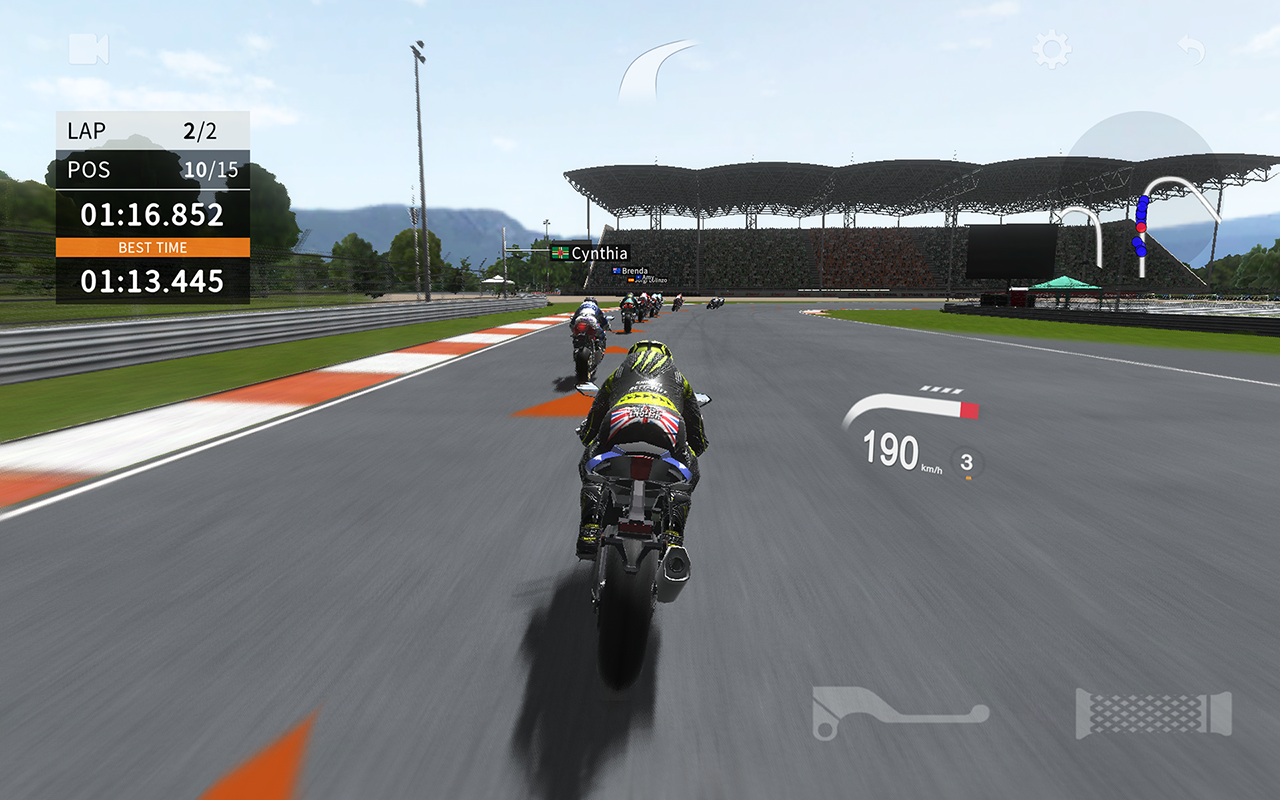Select the camera view icon
Screen dimensions: 1280x800
pos(90,48)
